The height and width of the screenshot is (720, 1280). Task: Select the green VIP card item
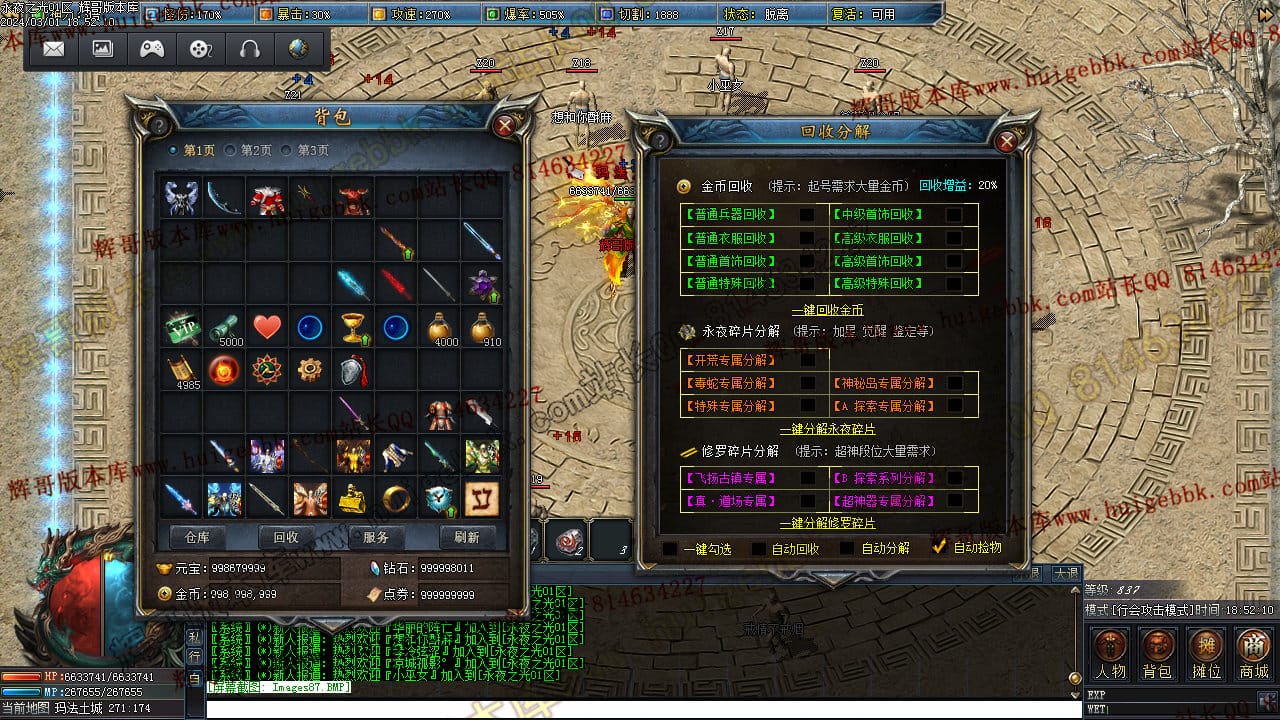point(182,327)
